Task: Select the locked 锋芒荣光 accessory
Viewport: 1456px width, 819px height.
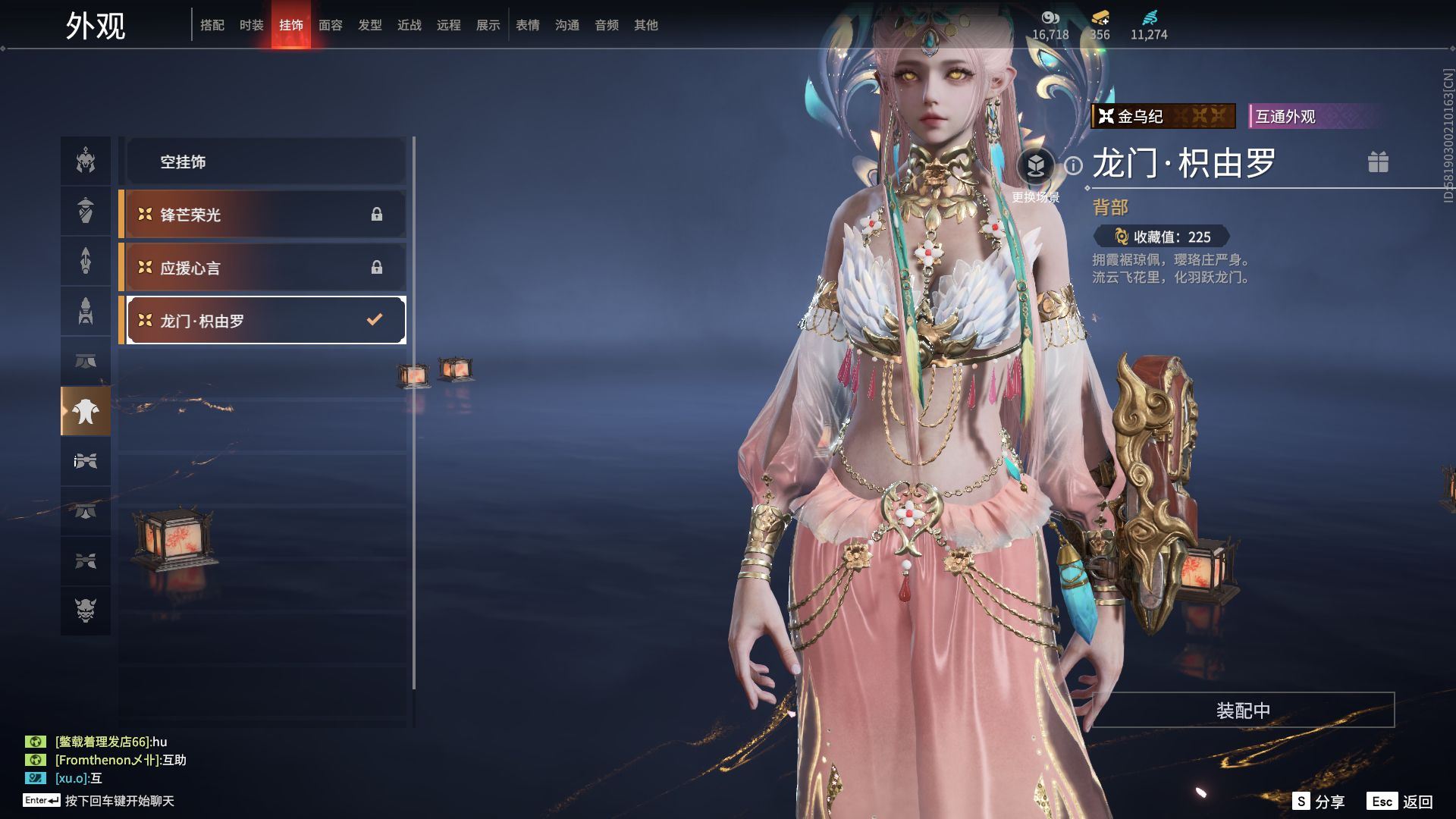Action: 265,215
